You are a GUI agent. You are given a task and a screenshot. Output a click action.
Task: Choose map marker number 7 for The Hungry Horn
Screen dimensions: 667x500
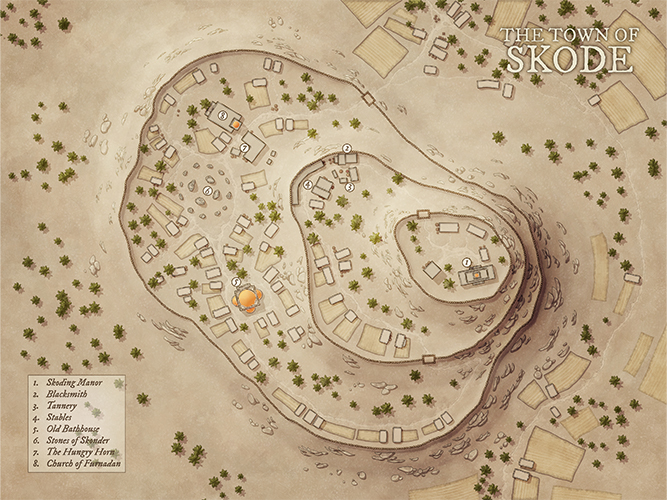244,149
